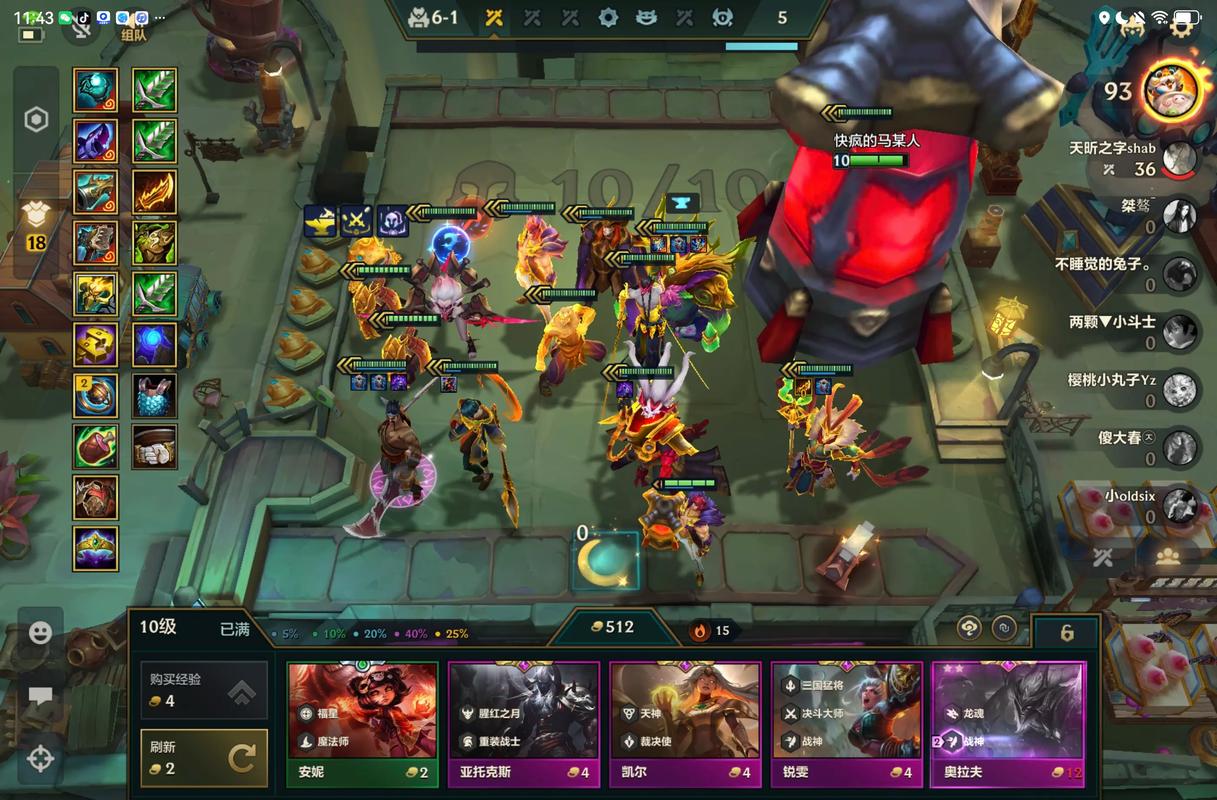Open the chat speech bubble
Screen dimensions: 1217x800
40,696
